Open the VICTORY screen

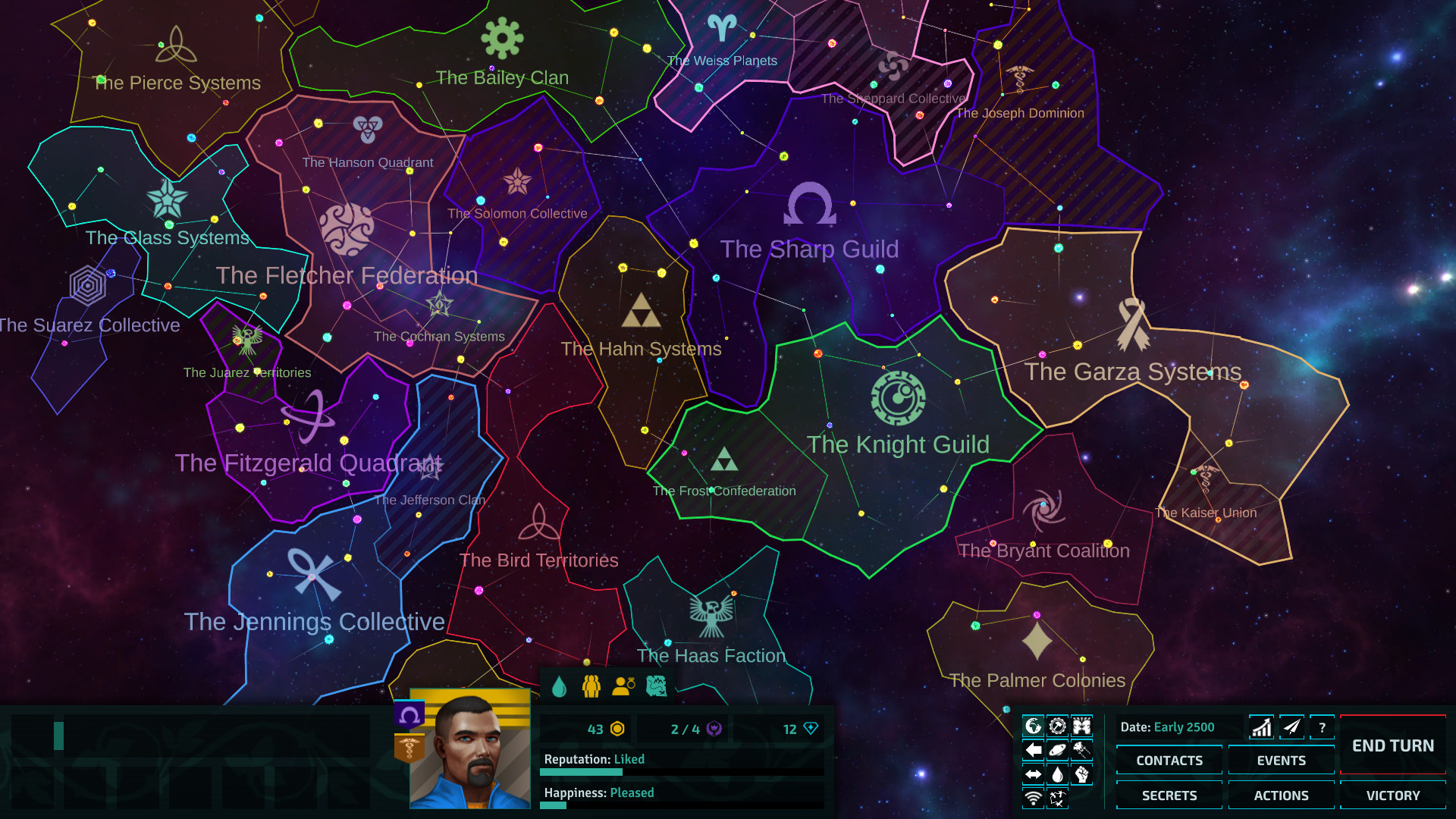pyautogui.click(x=1392, y=795)
